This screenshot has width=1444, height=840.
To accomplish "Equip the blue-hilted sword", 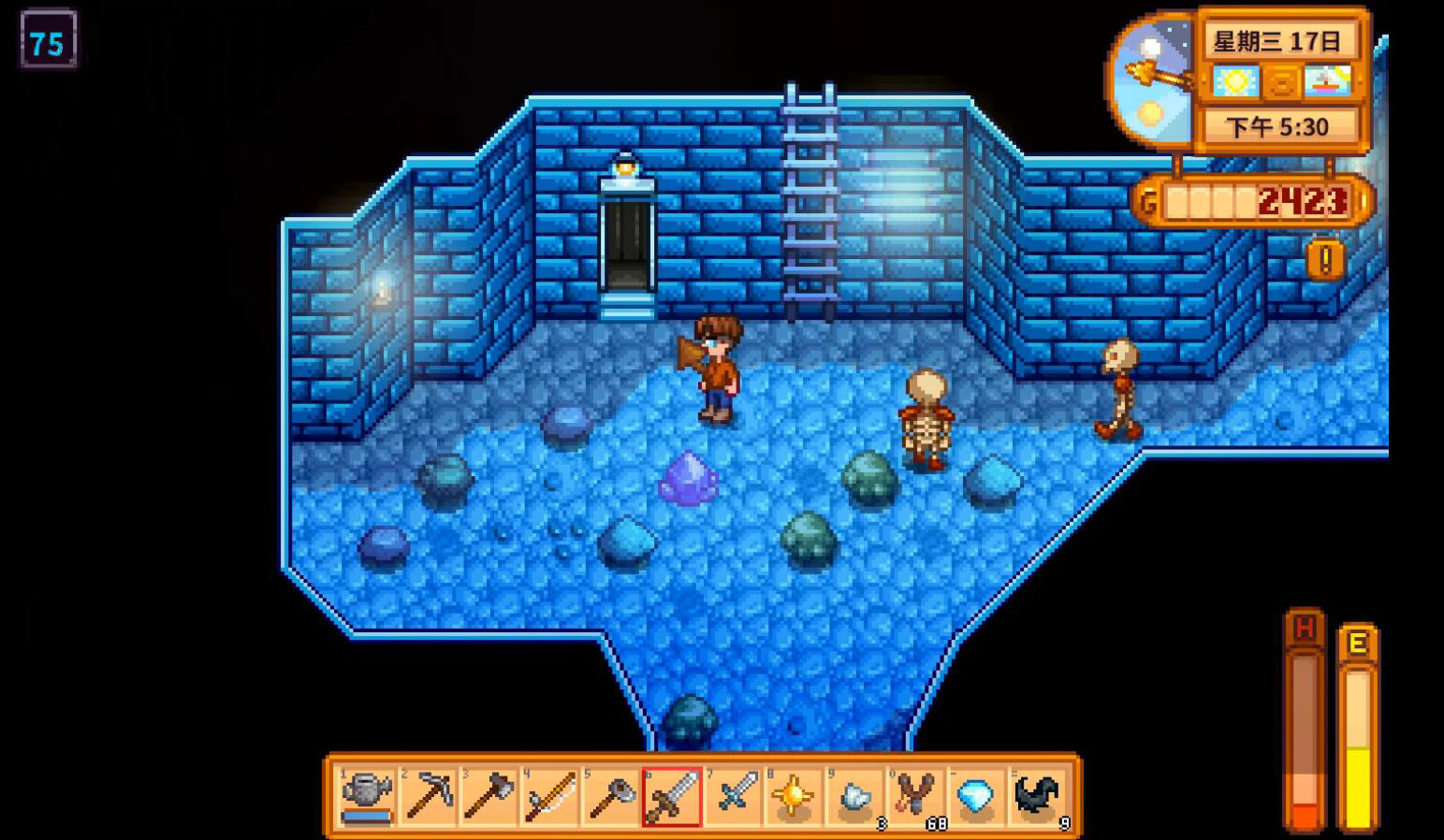I will pos(733,796).
